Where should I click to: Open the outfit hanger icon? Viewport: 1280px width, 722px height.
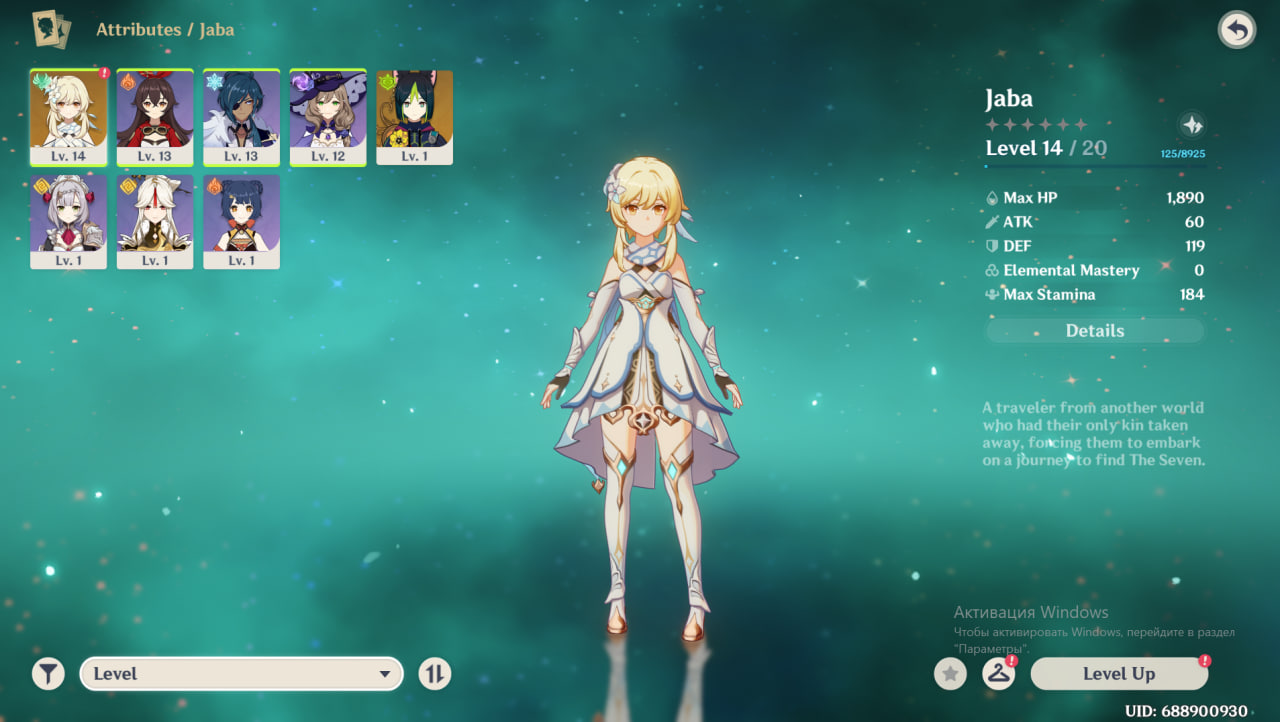[x=998, y=674]
